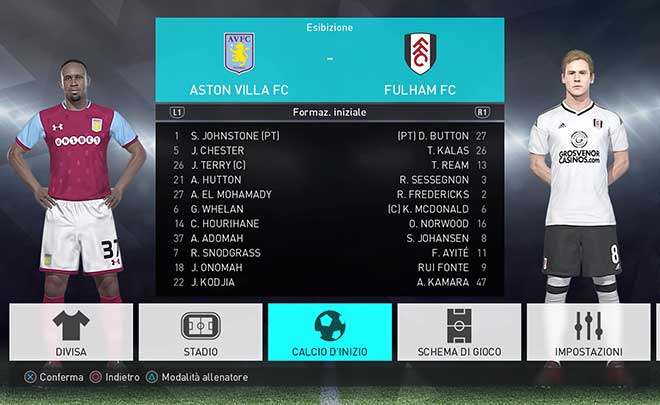Pick A. Kamara in Fulham lineup

pos(442,282)
